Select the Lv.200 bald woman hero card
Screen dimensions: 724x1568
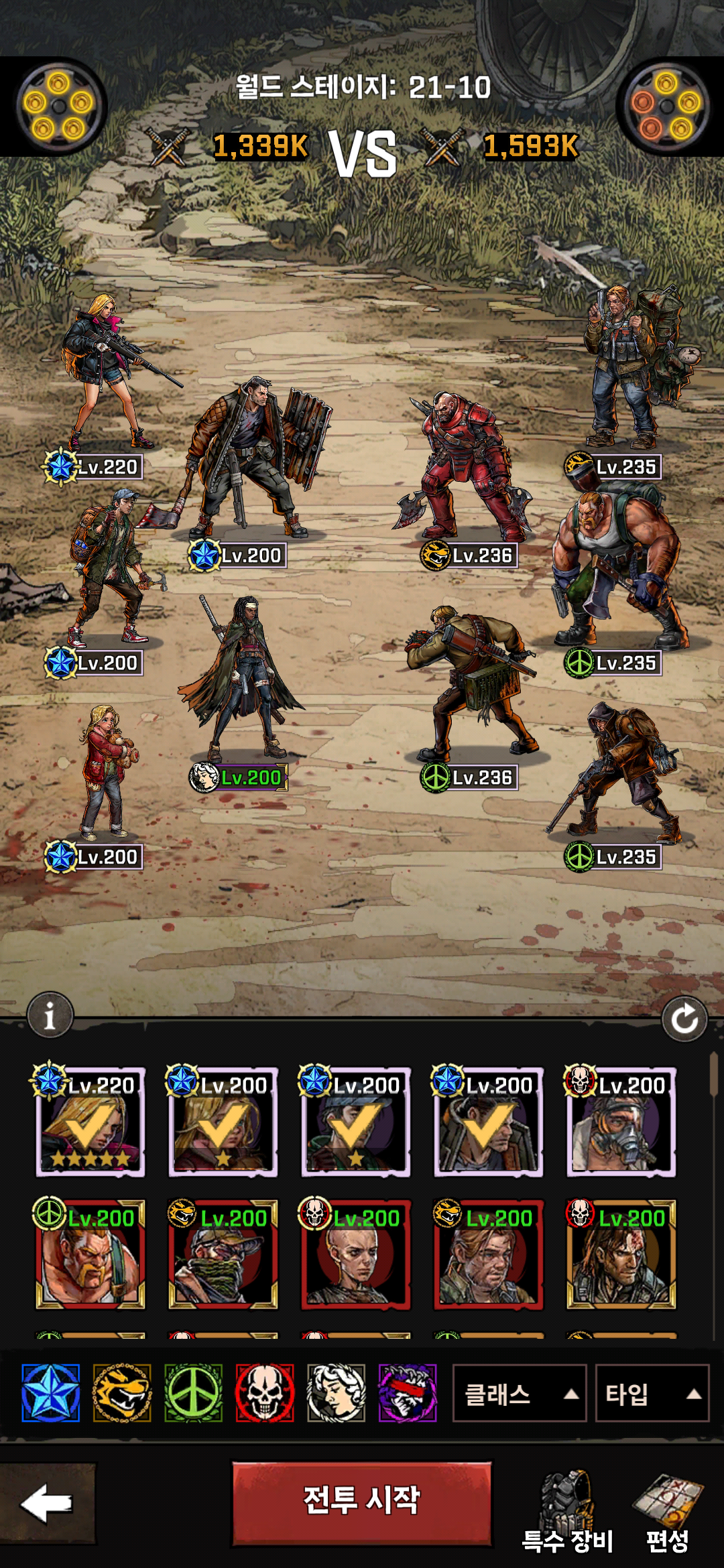[x=355, y=1255]
